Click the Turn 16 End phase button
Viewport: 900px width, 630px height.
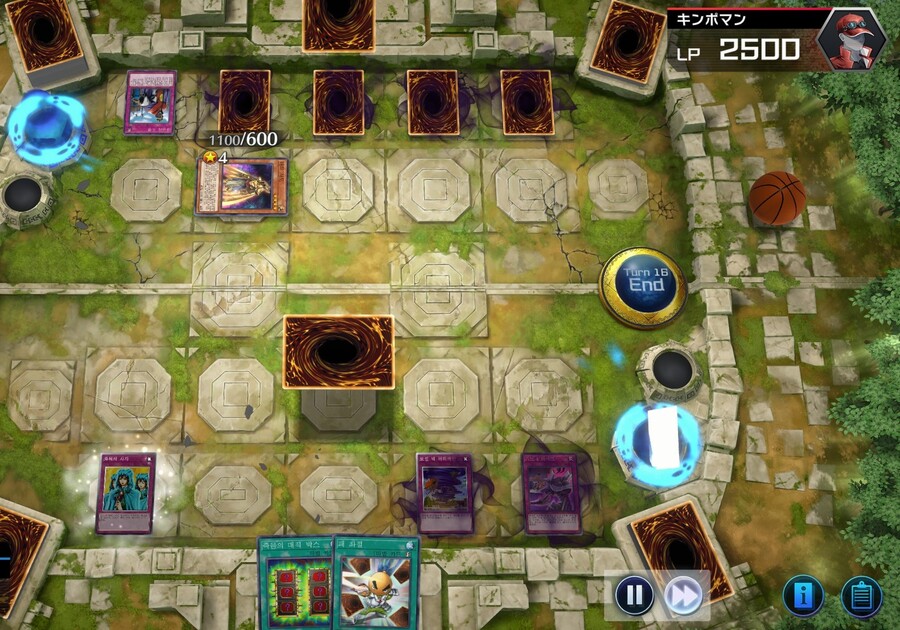coord(643,285)
